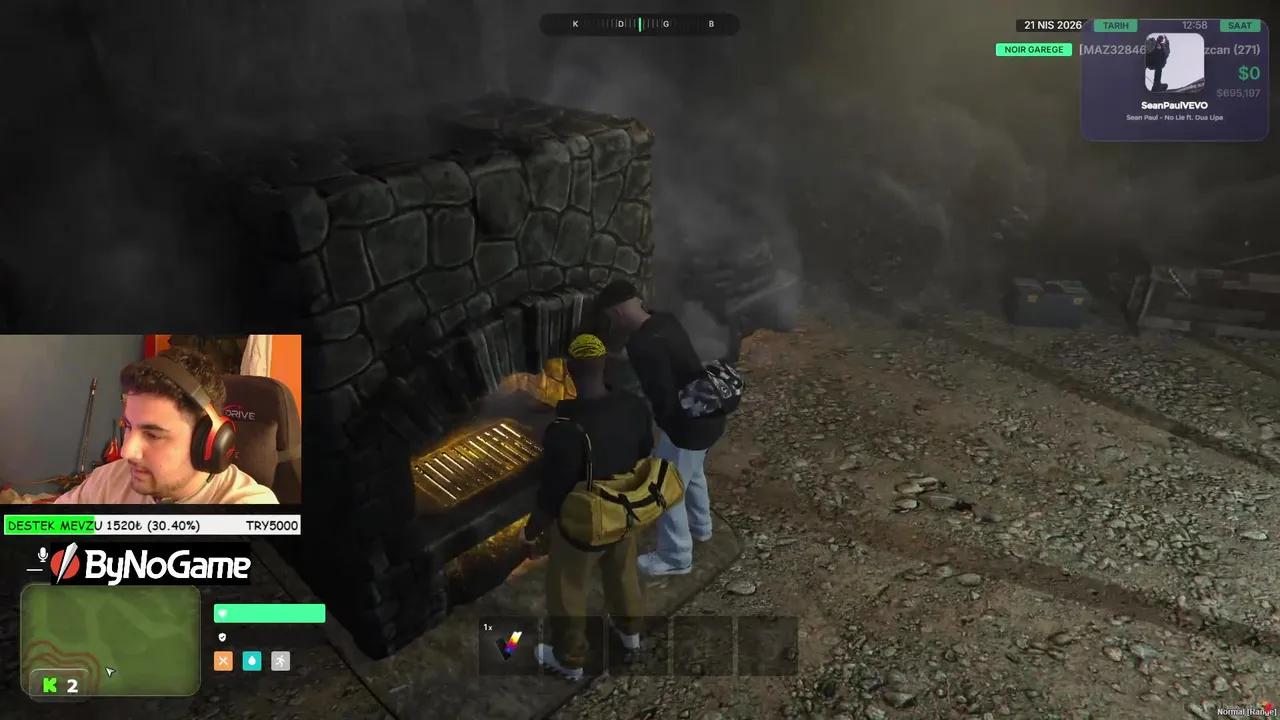This screenshot has width=1280, height=720.
Task: Select the TARIH date badge
Action: [1115, 25]
